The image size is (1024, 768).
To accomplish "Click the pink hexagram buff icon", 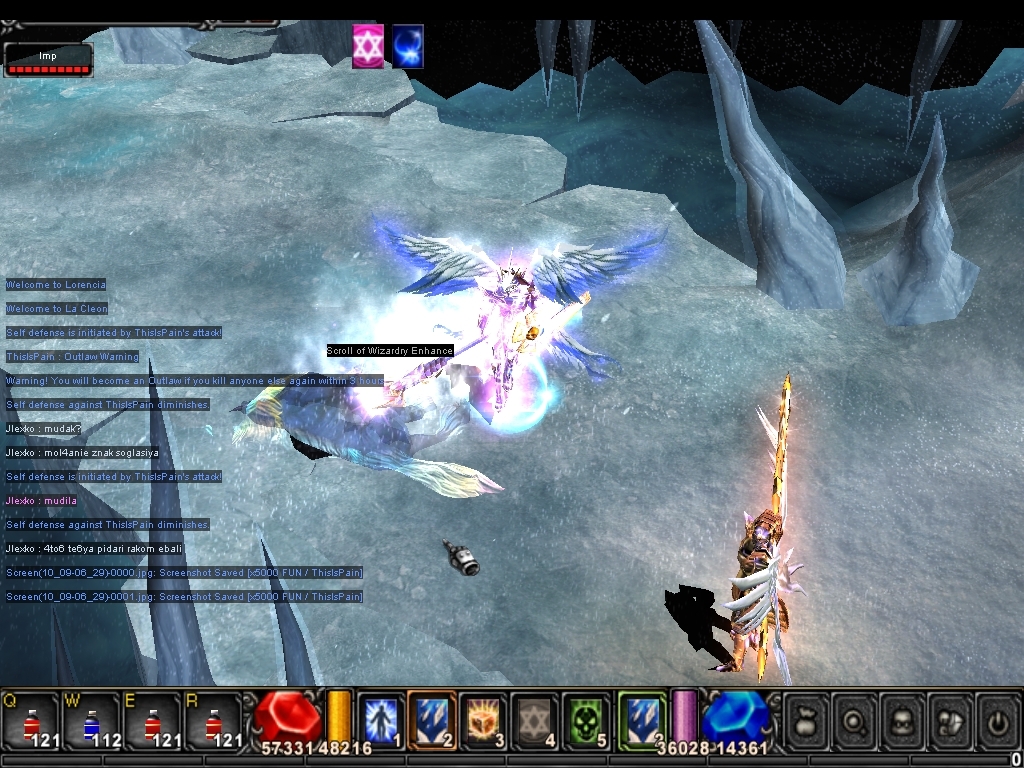I will coord(368,47).
